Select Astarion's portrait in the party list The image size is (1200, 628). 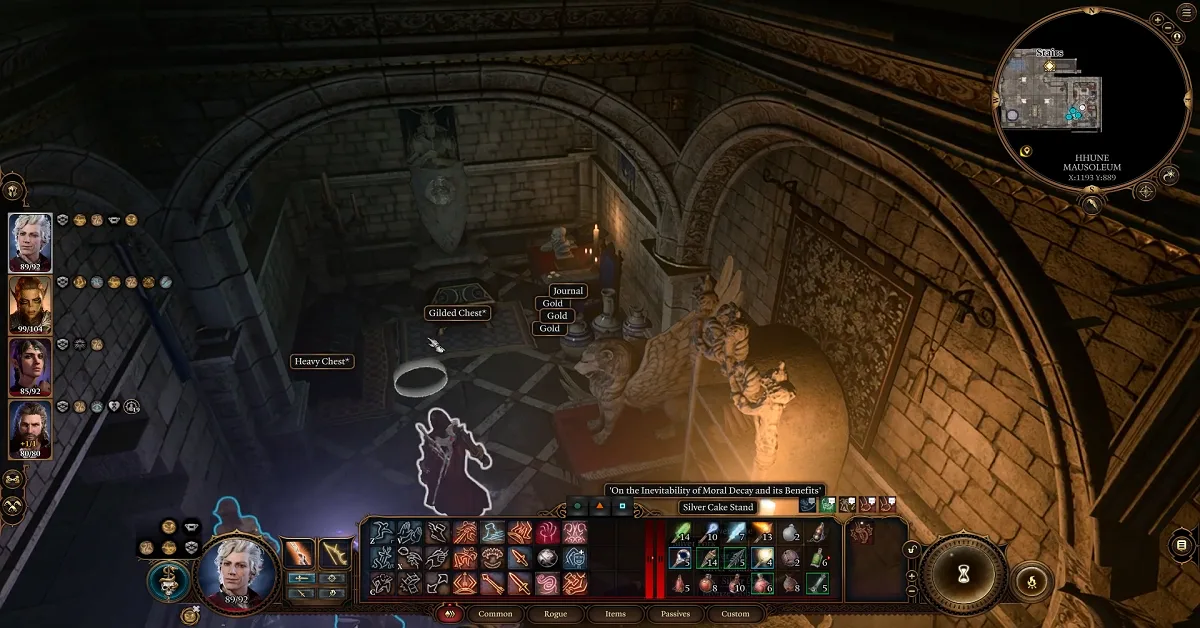[x=30, y=240]
